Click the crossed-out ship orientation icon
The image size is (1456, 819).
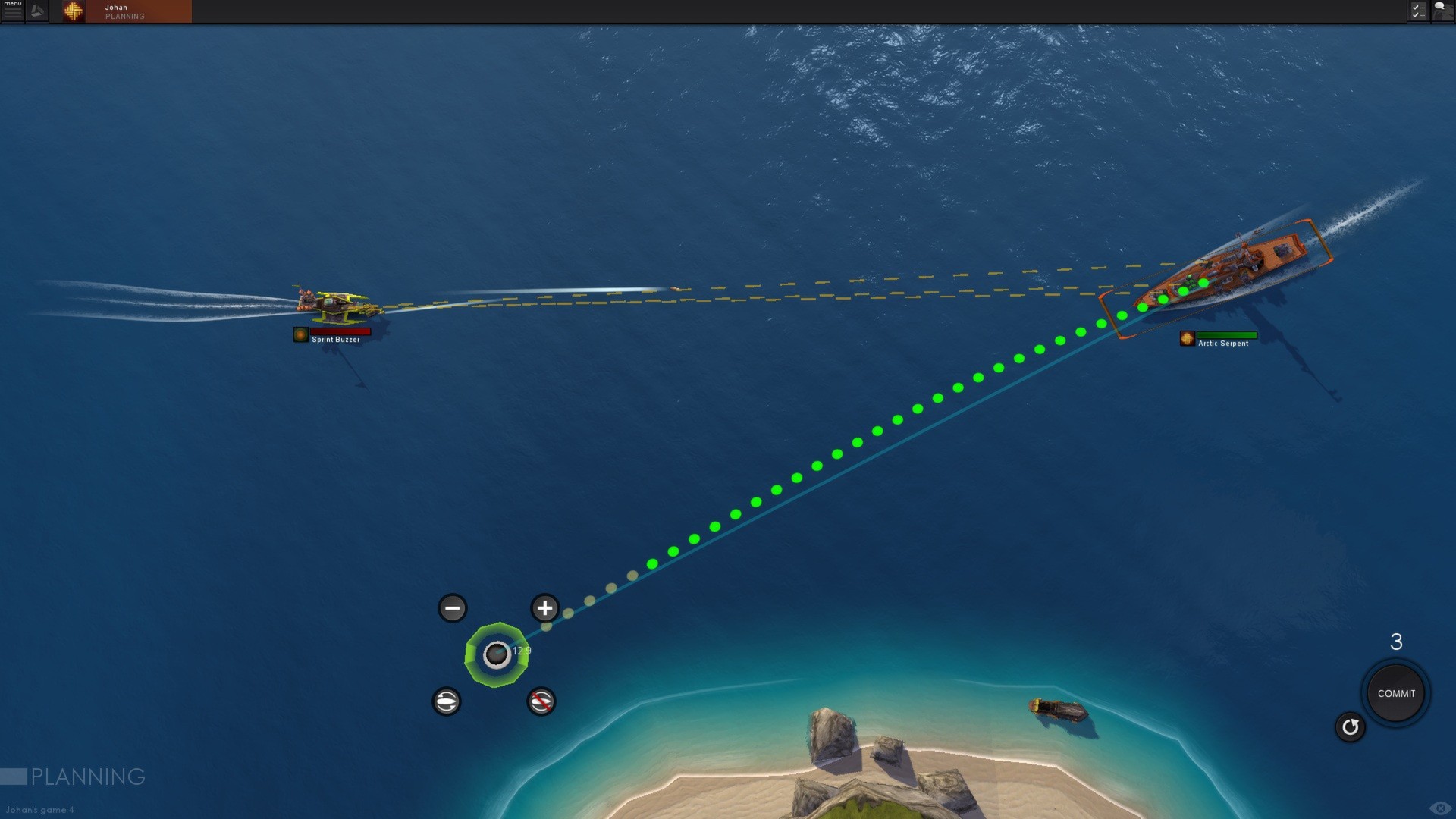point(541,701)
